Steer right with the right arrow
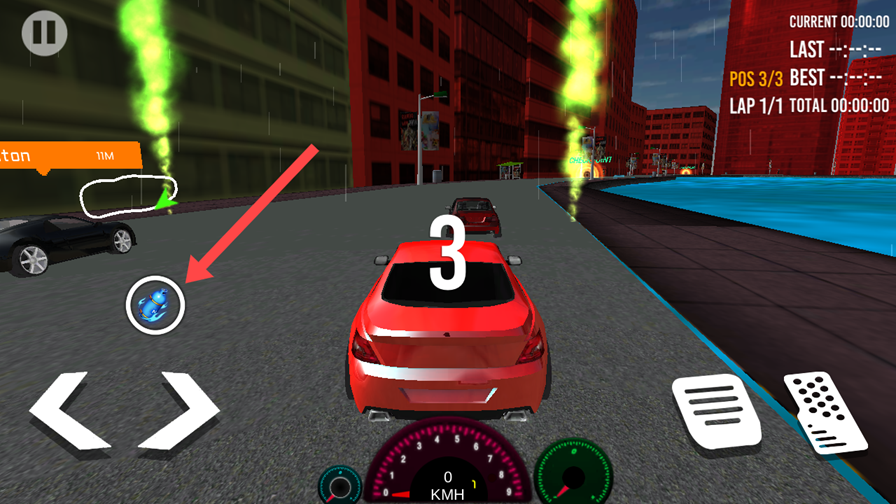Viewport: 896px width, 504px height. point(178,411)
